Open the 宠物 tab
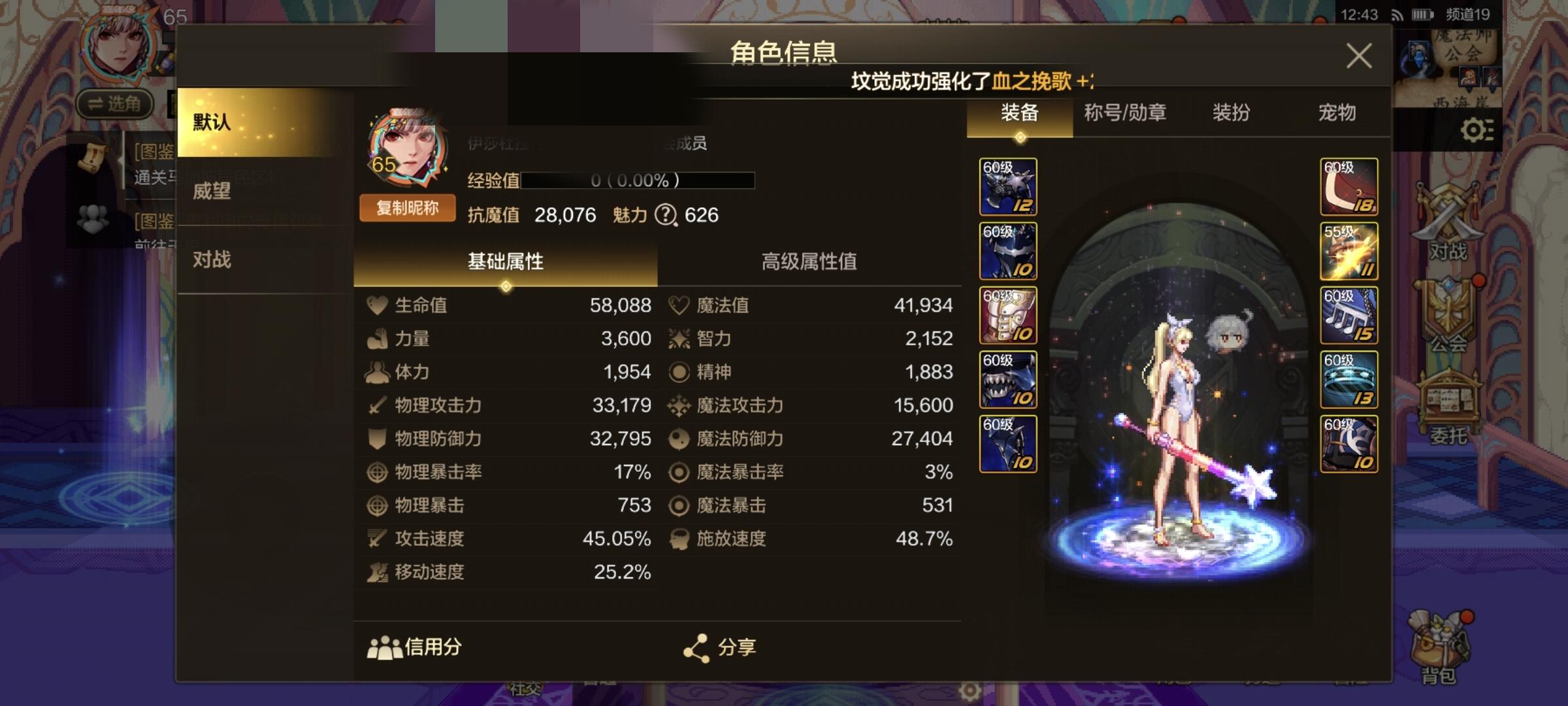The height and width of the screenshot is (706, 1568). coord(1335,113)
